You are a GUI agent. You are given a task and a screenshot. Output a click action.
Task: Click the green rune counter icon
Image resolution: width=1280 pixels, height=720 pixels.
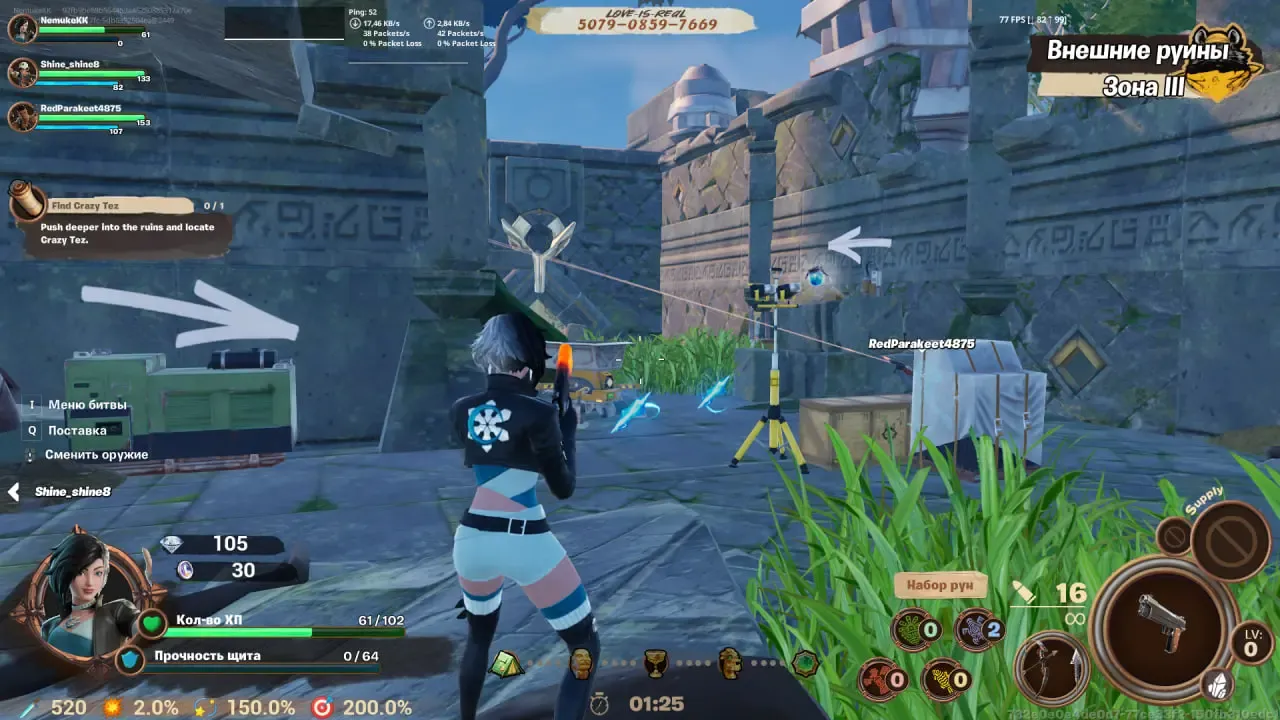click(914, 630)
